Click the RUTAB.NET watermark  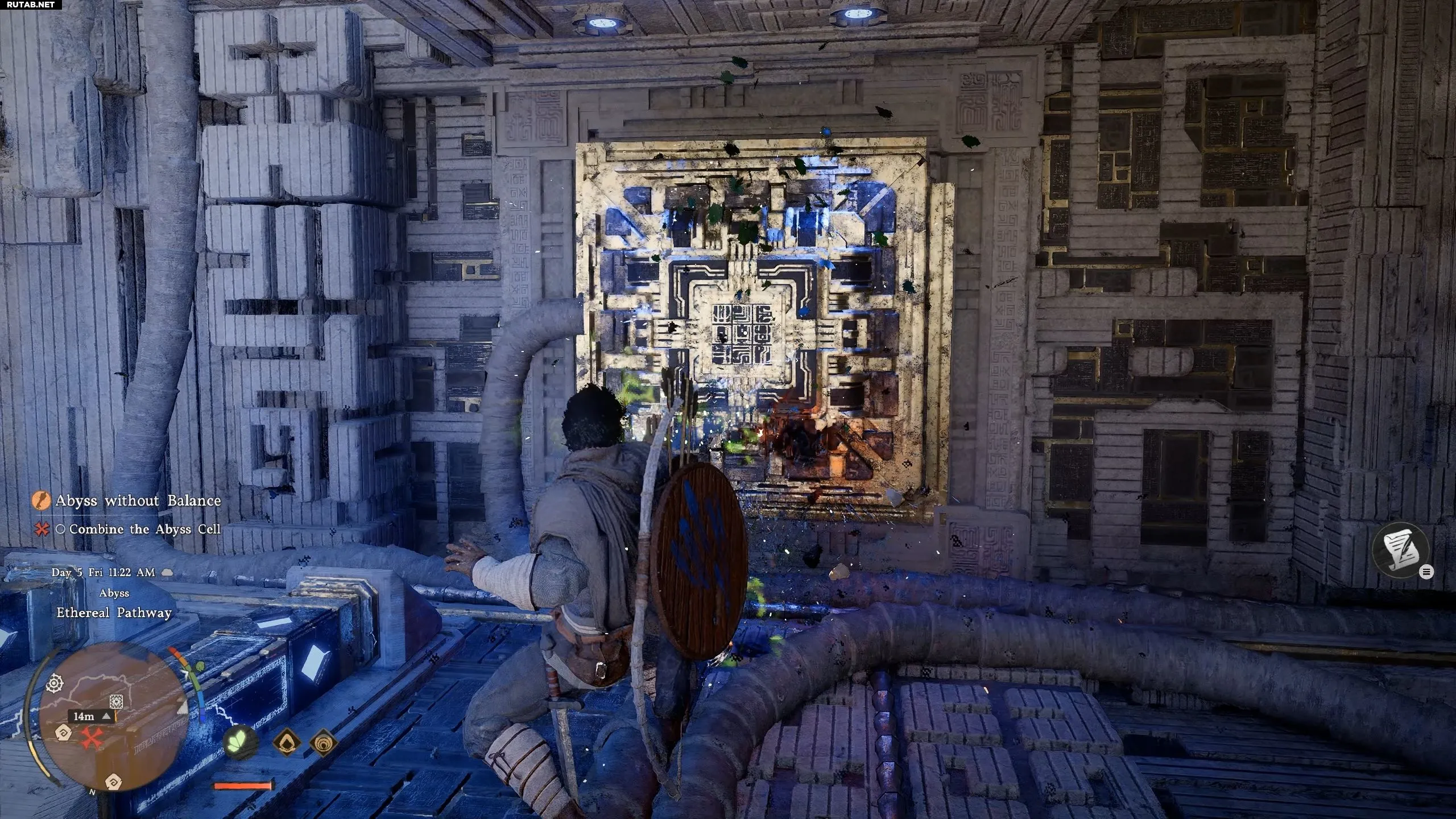31,5
